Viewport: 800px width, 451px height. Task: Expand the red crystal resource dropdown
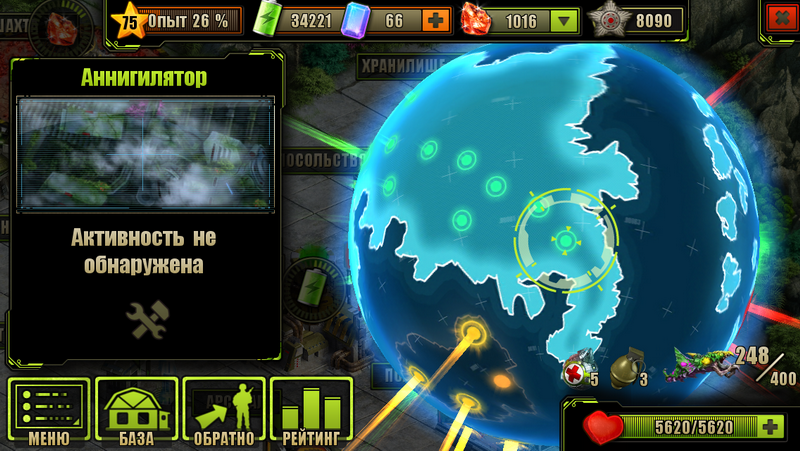[x=565, y=20]
